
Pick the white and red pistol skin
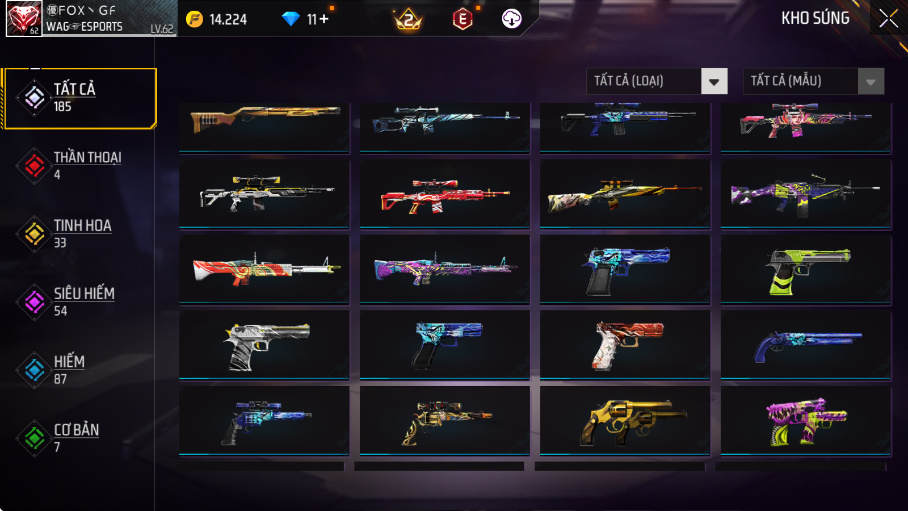625,345
